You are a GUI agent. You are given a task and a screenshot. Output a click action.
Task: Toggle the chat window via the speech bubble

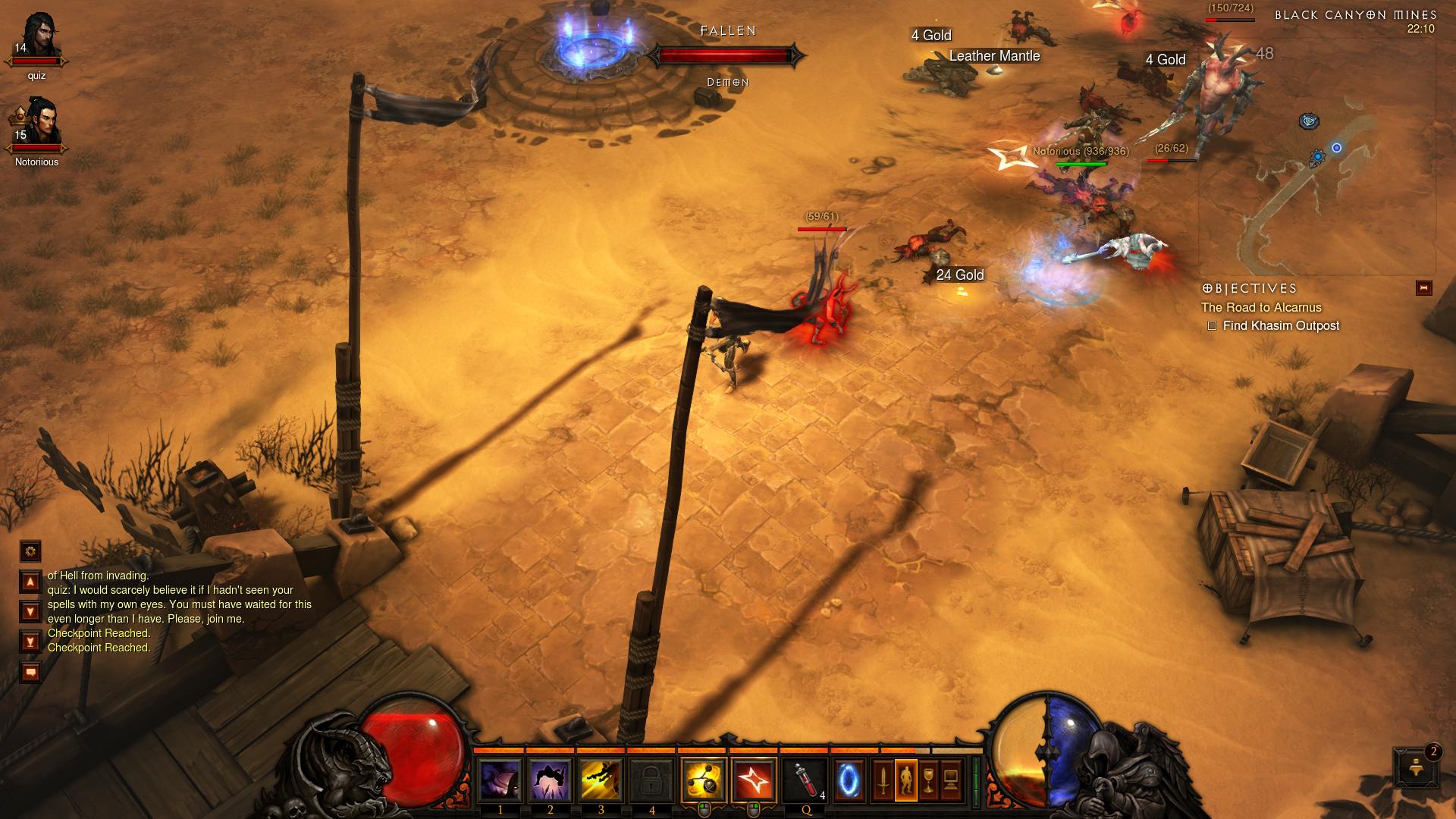click(30, 672)
